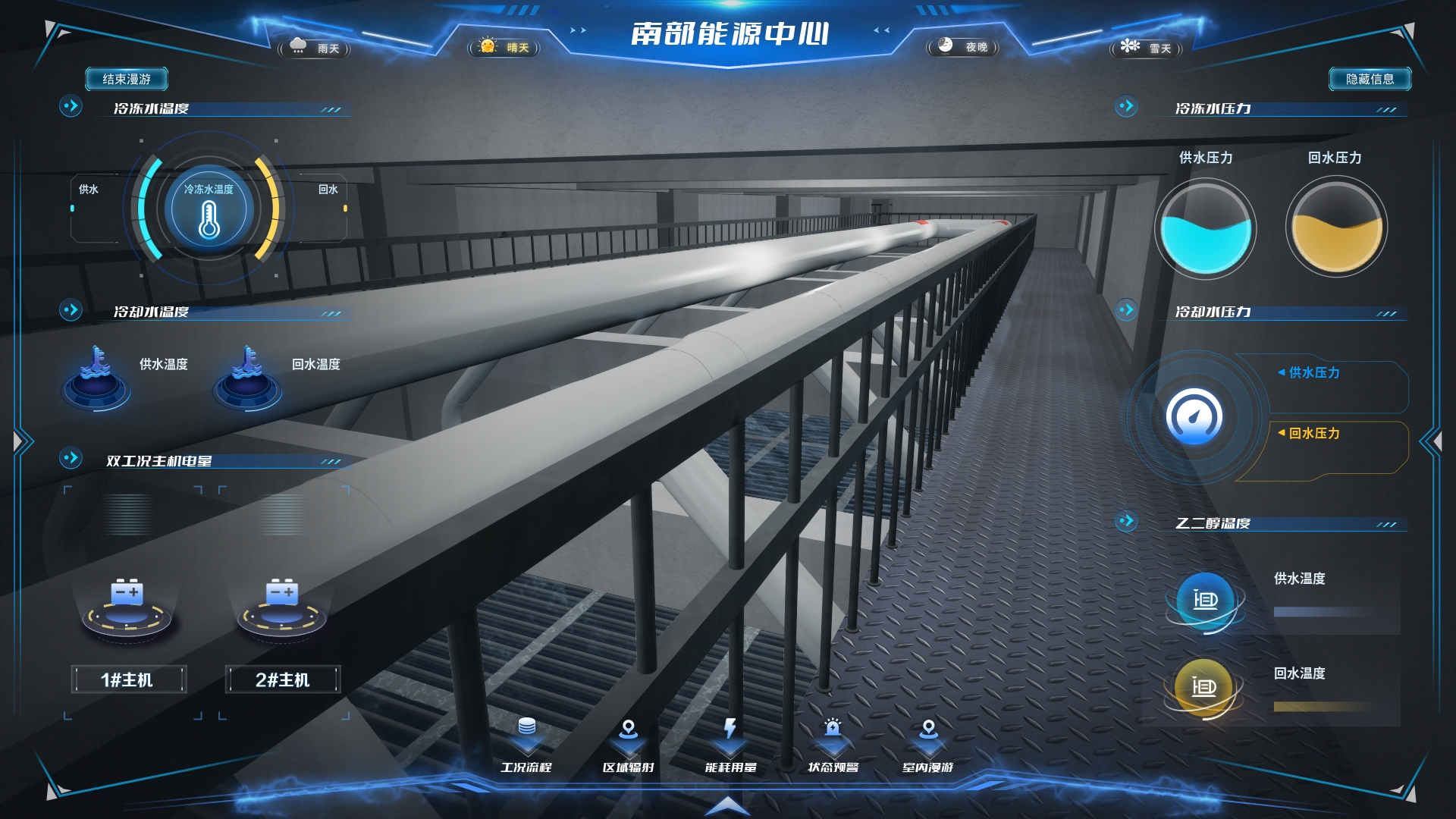Show the 能耗用量 energy usage
The image size is (1456, 819).
point(730,744)
